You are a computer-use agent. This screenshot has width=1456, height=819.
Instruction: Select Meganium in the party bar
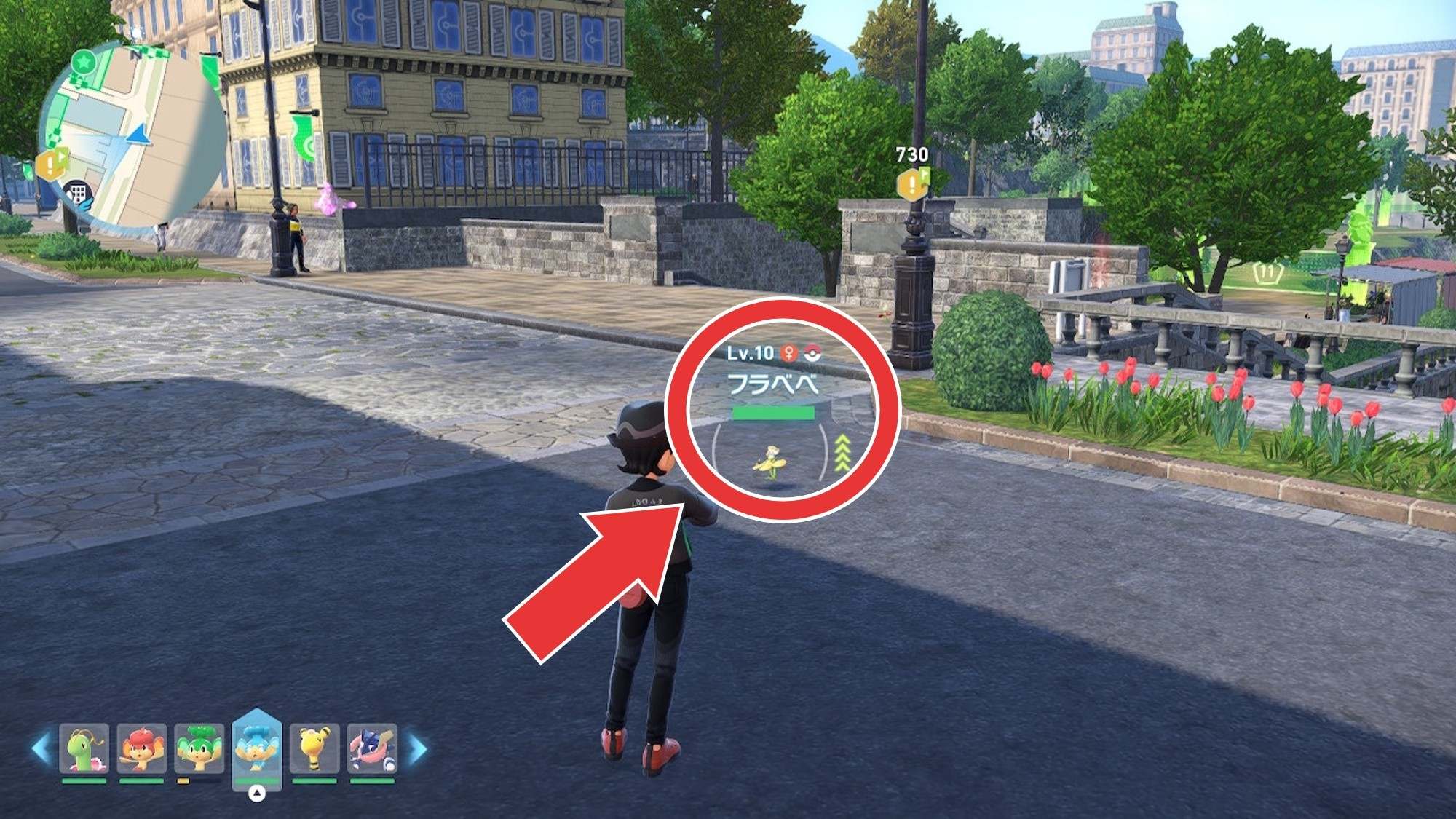[84, 748]
